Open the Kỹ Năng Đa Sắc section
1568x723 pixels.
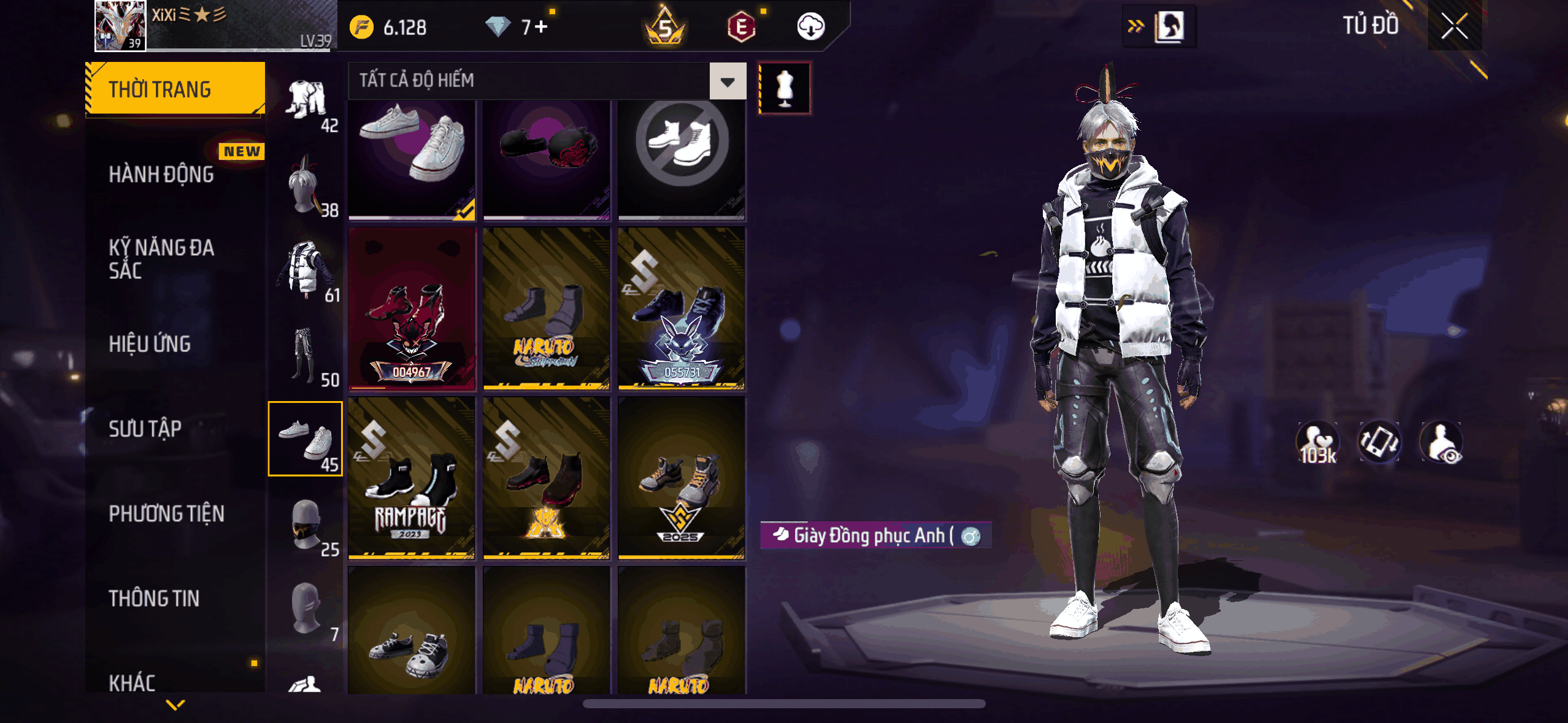click(161, 259)
